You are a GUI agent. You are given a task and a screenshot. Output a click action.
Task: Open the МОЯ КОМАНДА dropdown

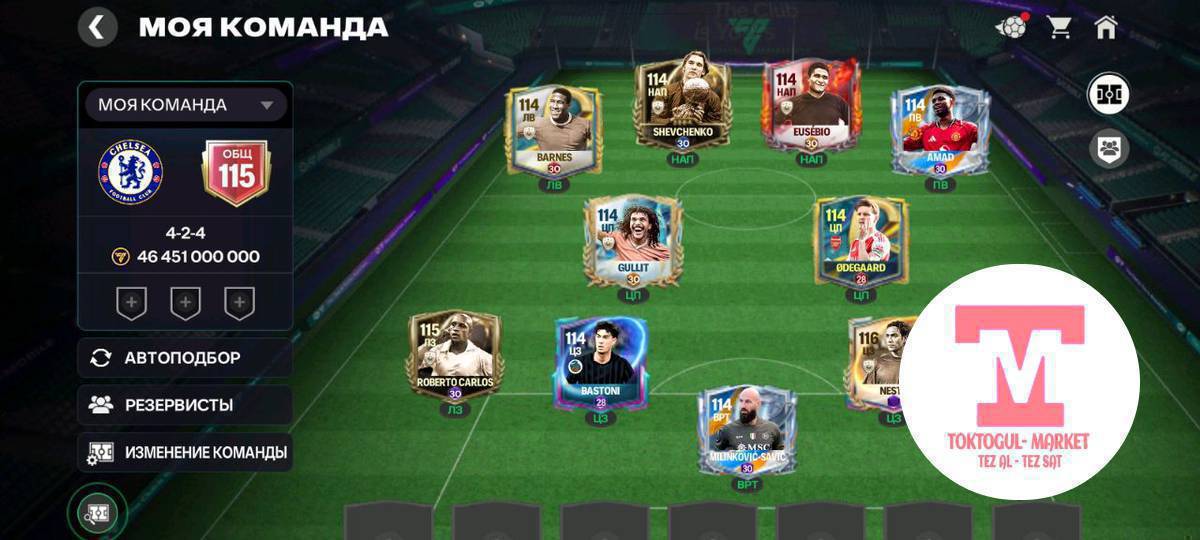click(186, 105)
